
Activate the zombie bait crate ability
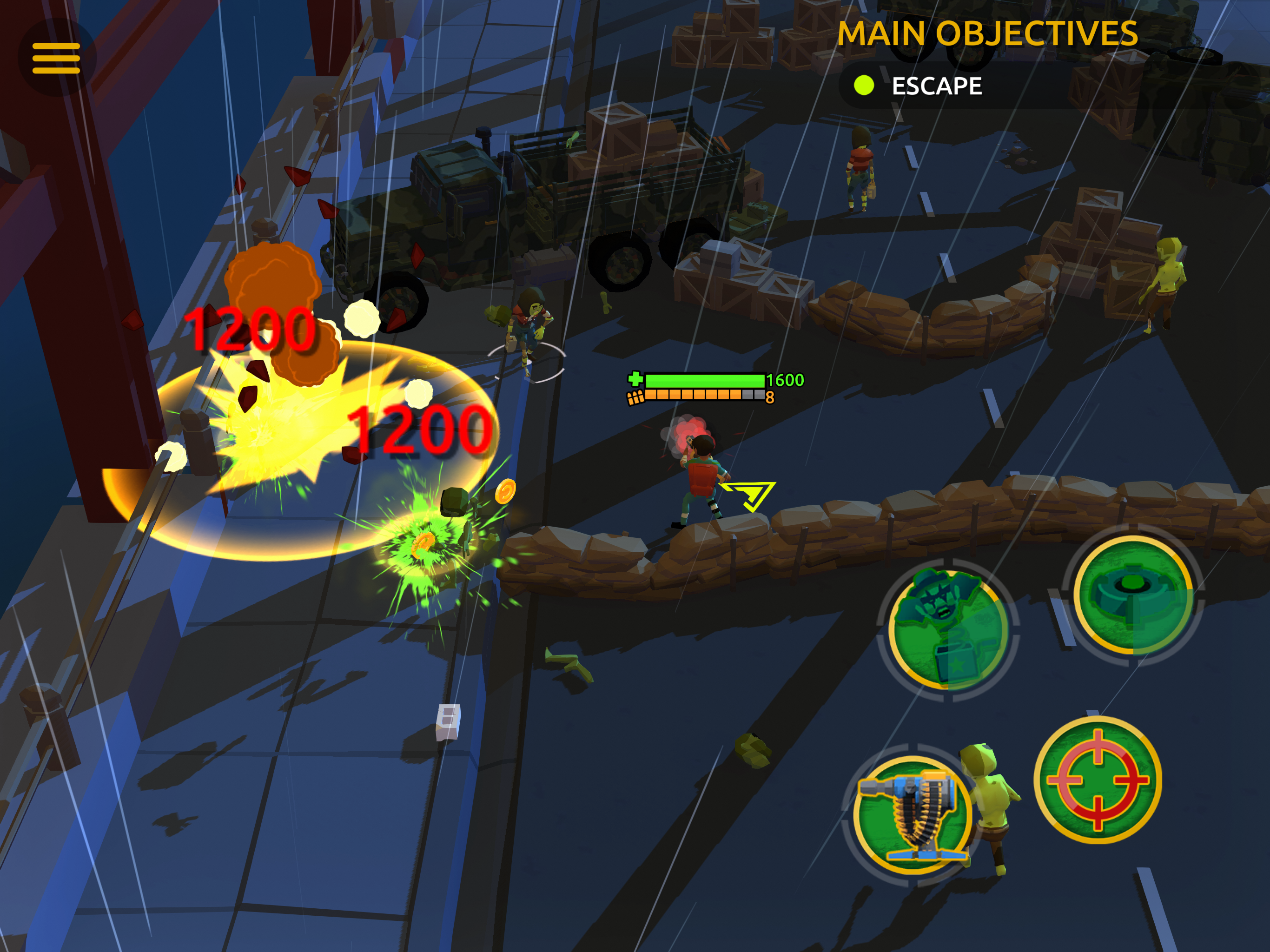tap(948, 630)
